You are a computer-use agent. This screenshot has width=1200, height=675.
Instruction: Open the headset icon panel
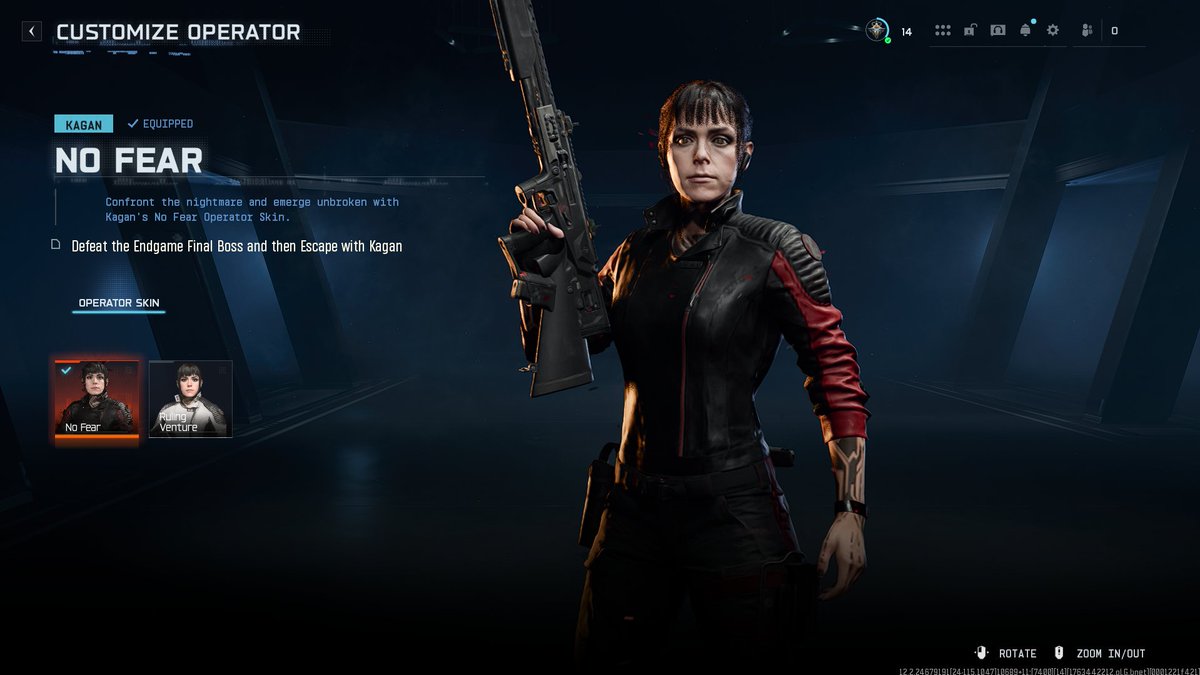(x=997, y=31)
